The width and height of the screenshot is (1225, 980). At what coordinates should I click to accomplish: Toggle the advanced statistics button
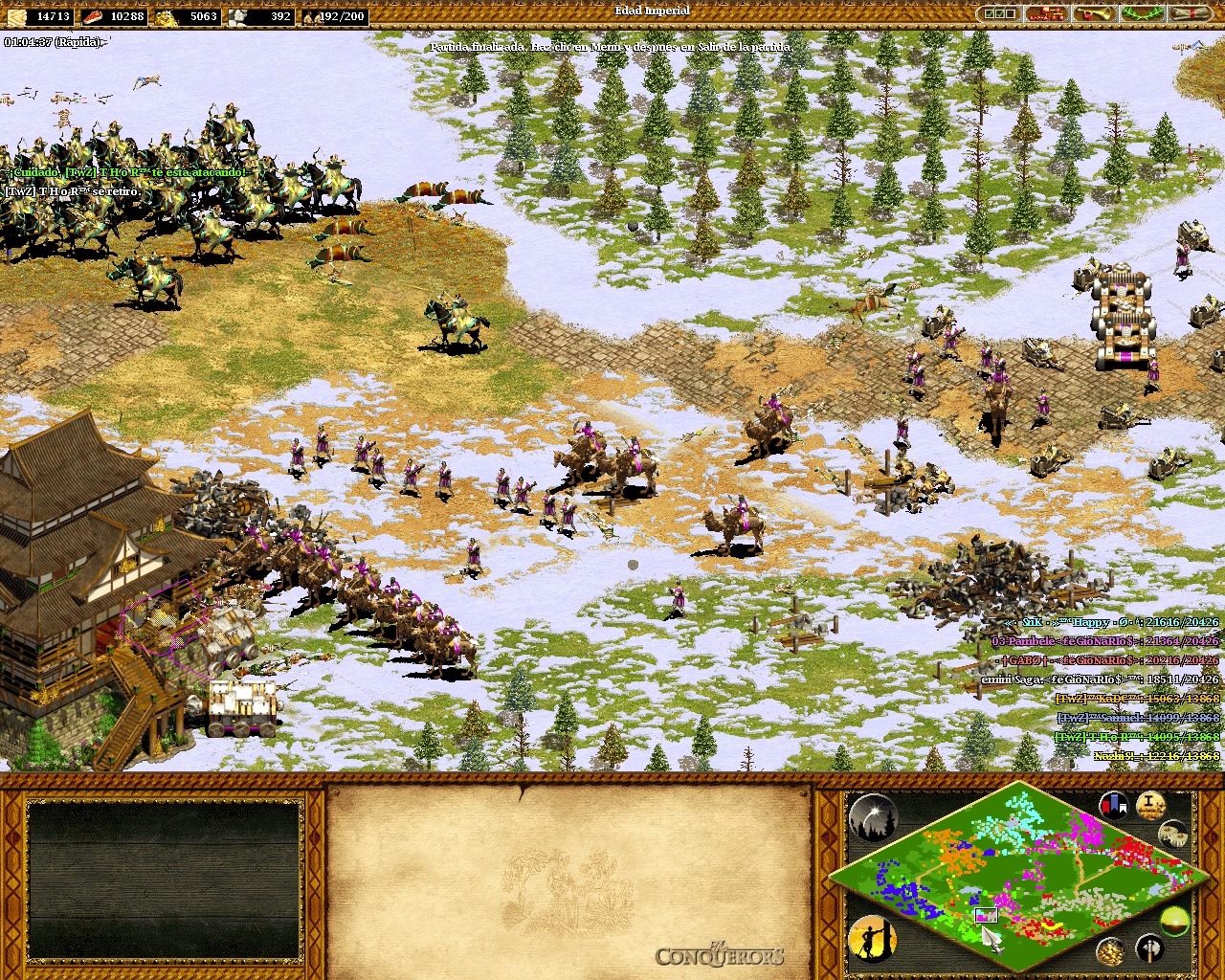(x=1150, y=805)
